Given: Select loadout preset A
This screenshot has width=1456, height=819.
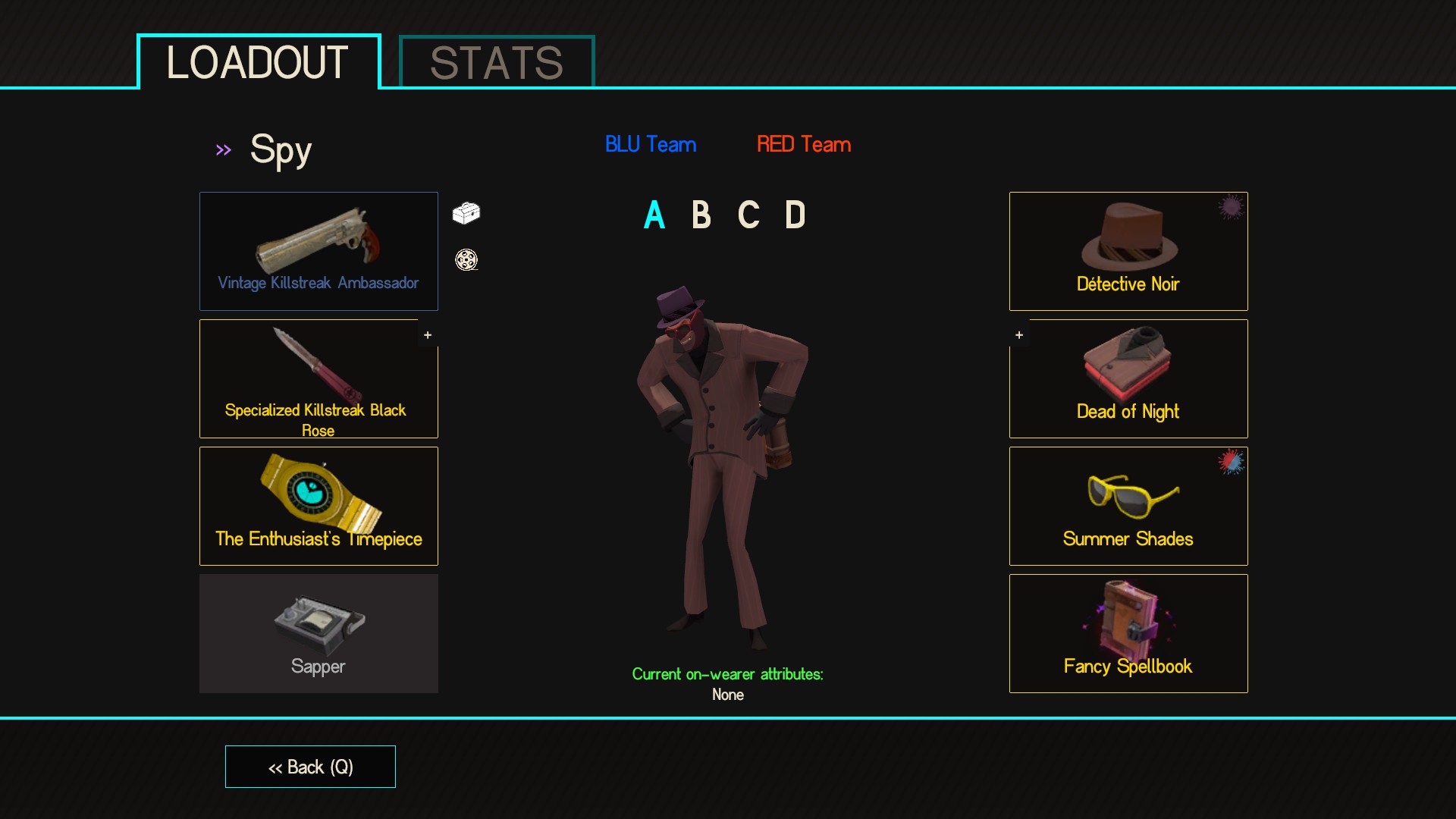Looking at the screenshot, I should (x=654, y=215).
